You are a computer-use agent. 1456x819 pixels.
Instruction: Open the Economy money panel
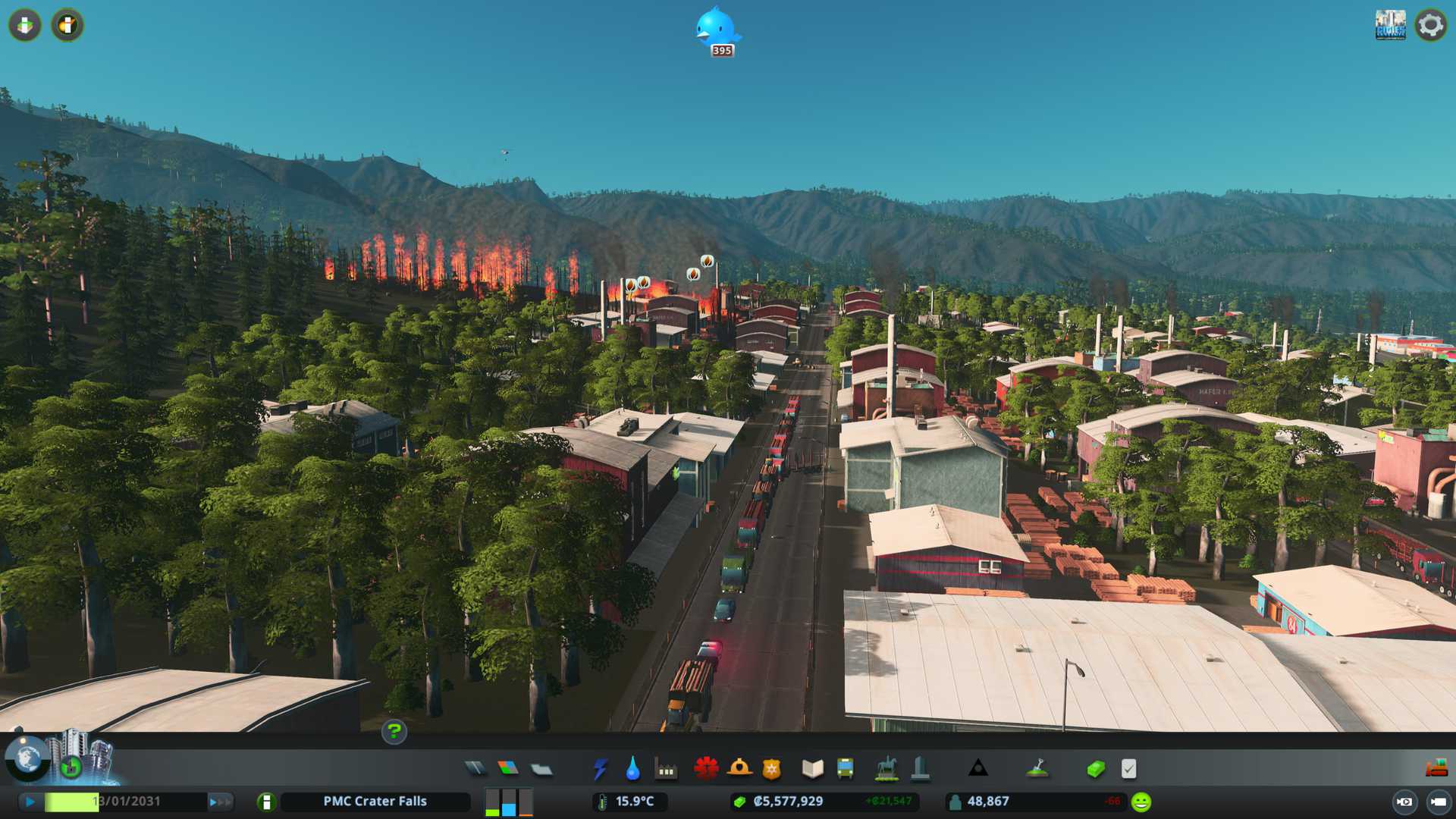(1095, 769)
